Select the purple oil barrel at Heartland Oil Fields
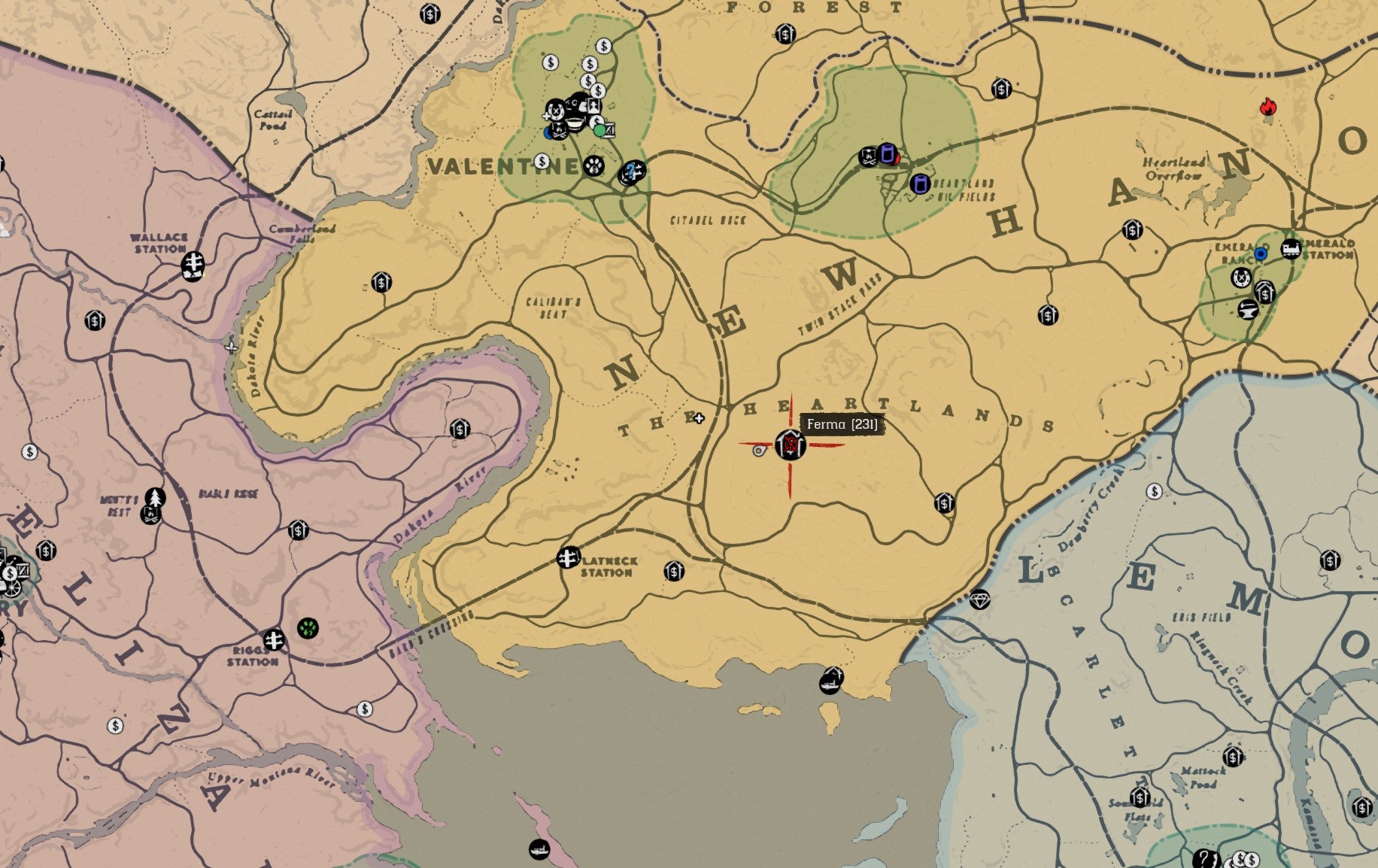This screenshot has width=1378, height=868. 888,154
